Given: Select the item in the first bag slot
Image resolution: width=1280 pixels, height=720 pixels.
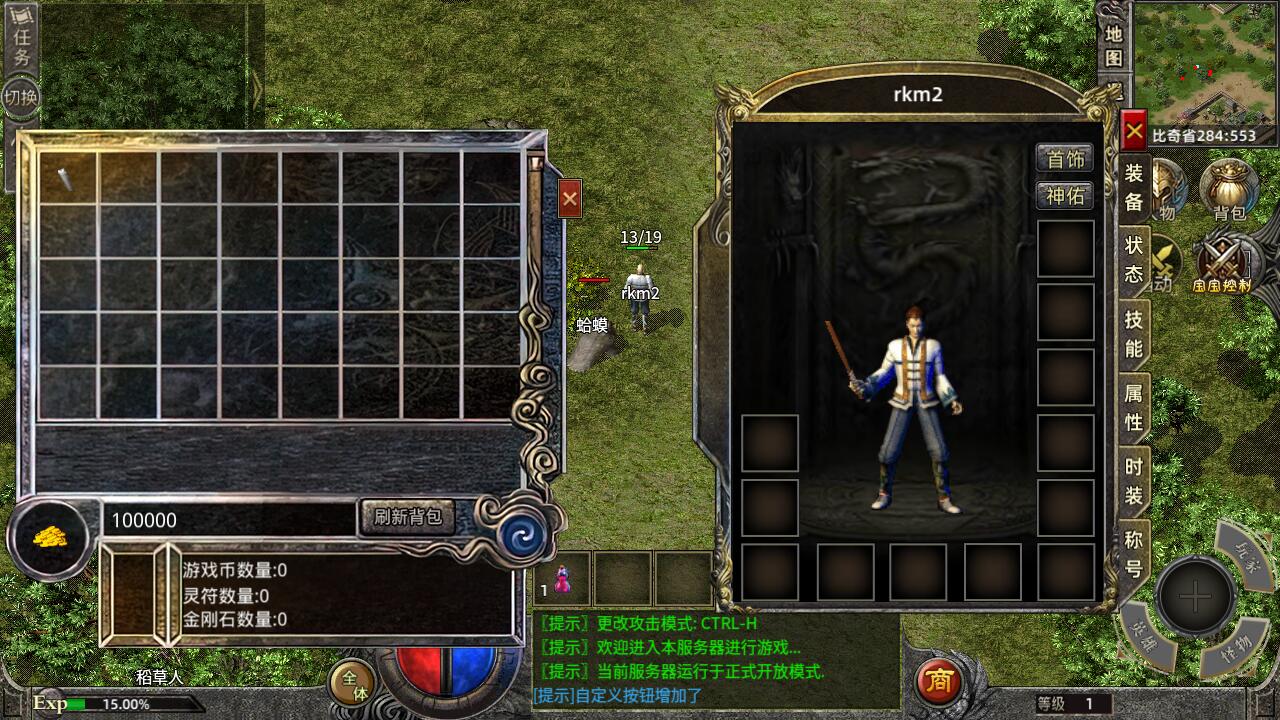Looking at the screenshot, I should [x=68, y=178].
